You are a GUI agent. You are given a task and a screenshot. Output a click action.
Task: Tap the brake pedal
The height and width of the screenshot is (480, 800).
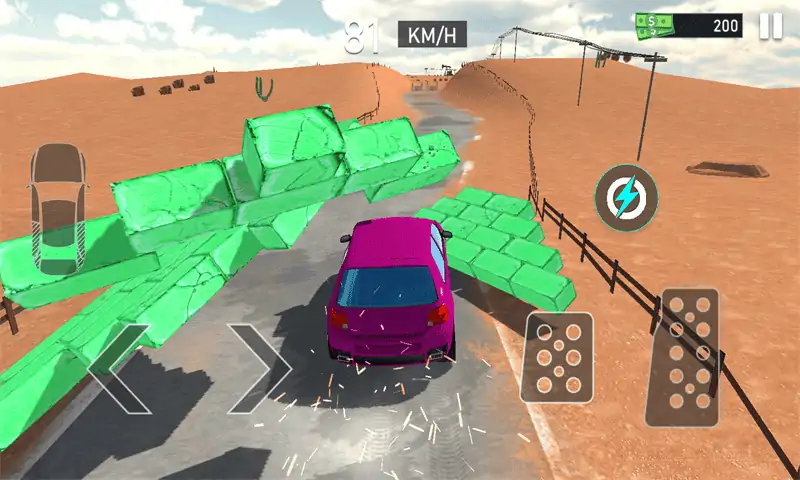click(558, 357)
